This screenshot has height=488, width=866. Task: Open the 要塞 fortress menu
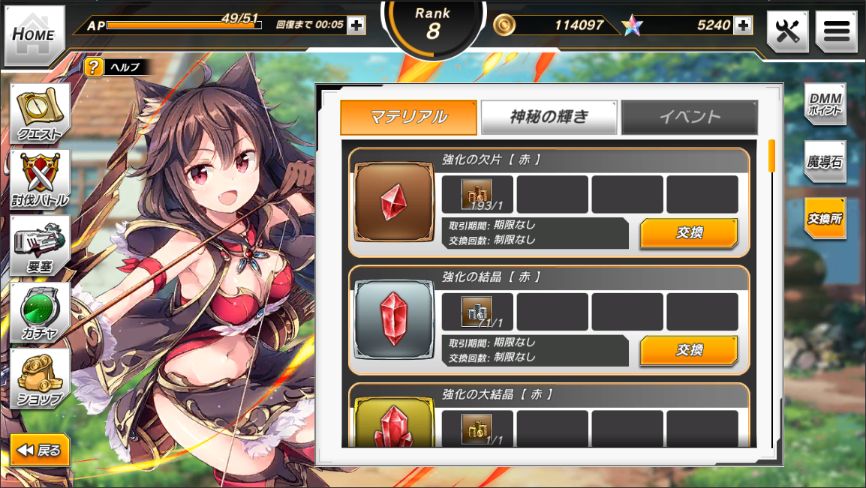(x=40, y=246)
